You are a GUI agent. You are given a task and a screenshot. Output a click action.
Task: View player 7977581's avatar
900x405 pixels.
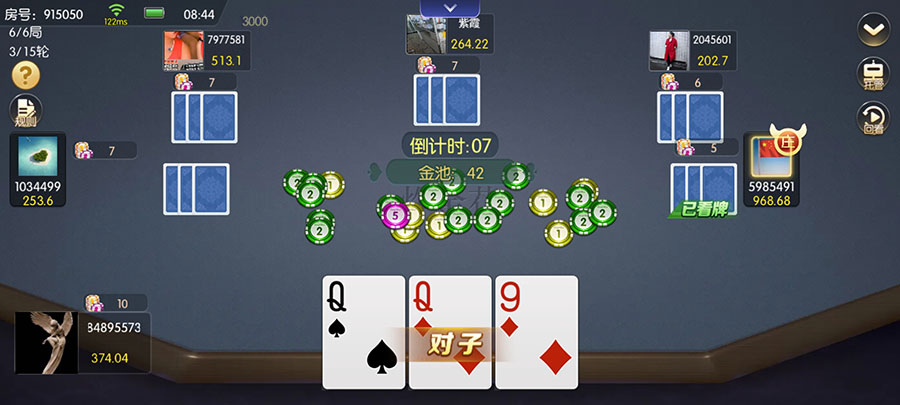pyautogui.click(x=184, y=51)
